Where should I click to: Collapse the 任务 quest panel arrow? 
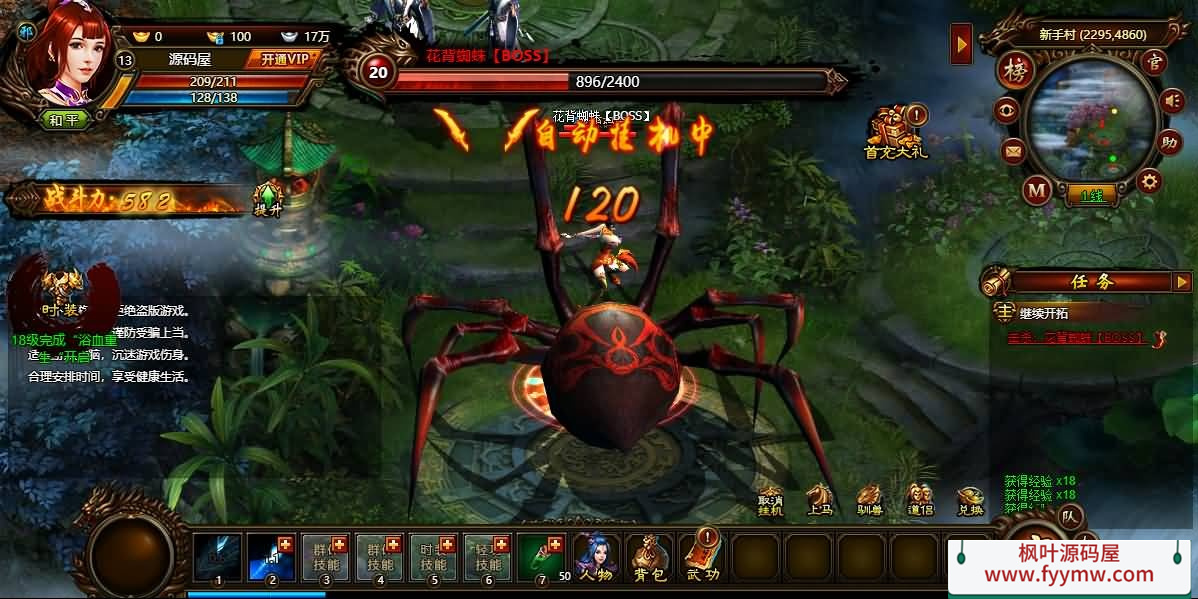[1182, 282]
